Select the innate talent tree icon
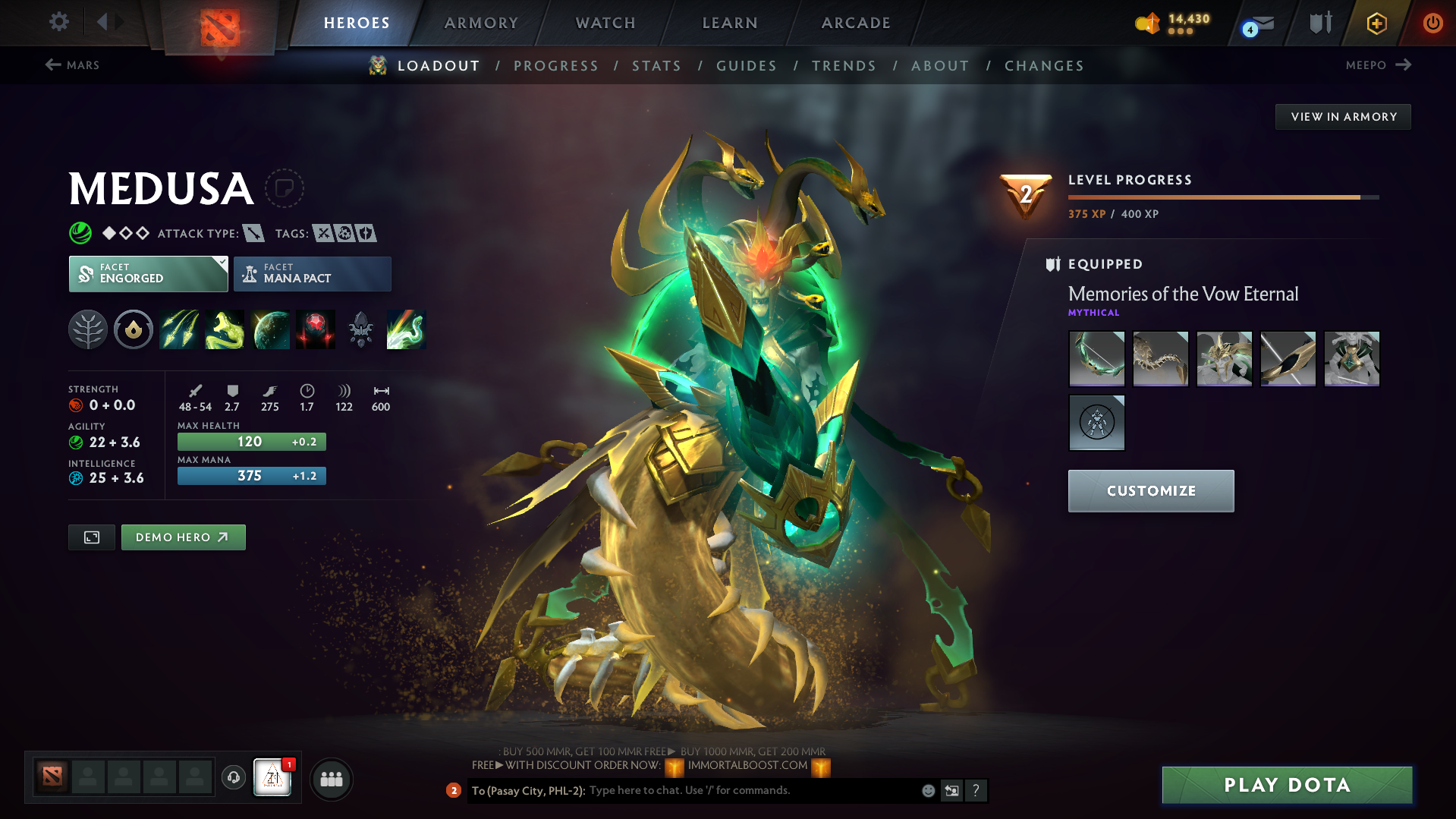The image size is (1456, 819). [x=87, y=329]
